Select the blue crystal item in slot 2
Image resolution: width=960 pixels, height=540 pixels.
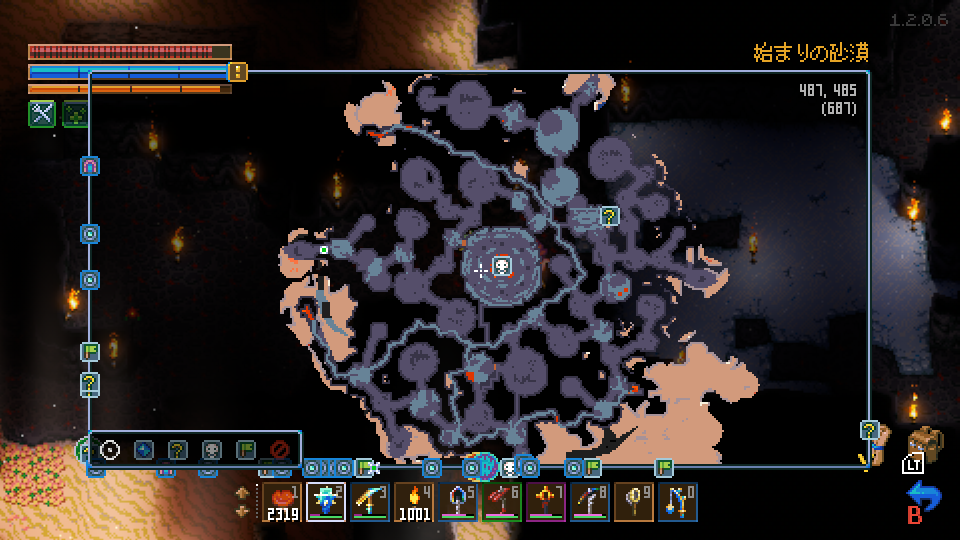pos(326,501)
